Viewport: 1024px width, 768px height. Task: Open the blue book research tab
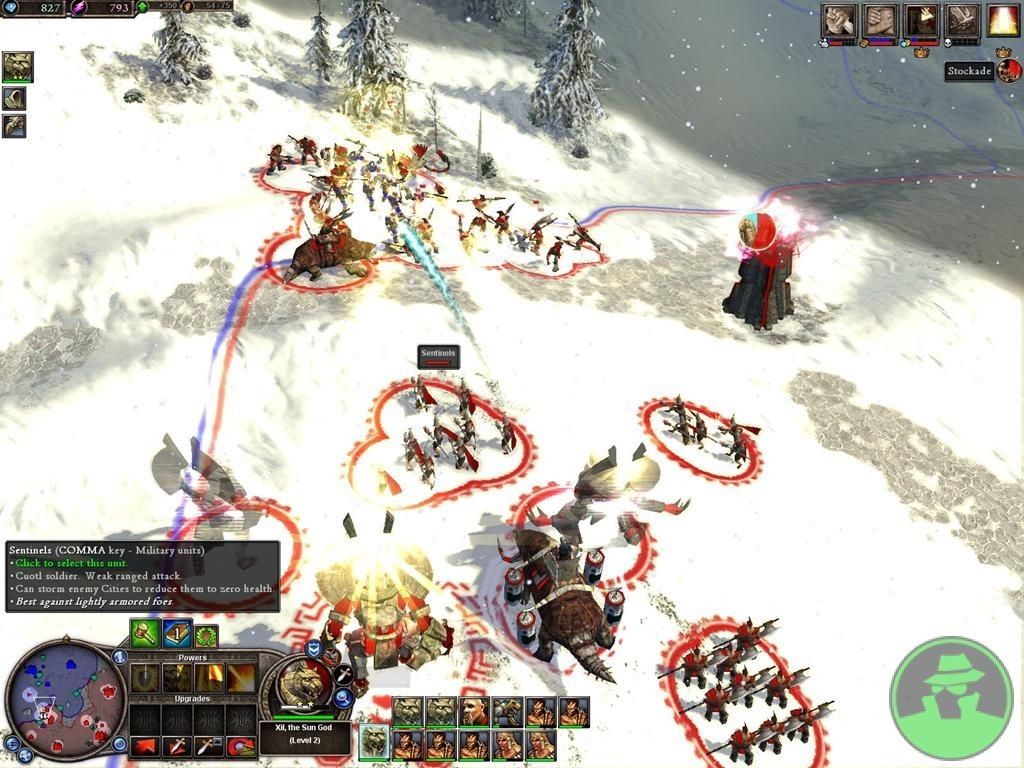[x=177, y=633]
